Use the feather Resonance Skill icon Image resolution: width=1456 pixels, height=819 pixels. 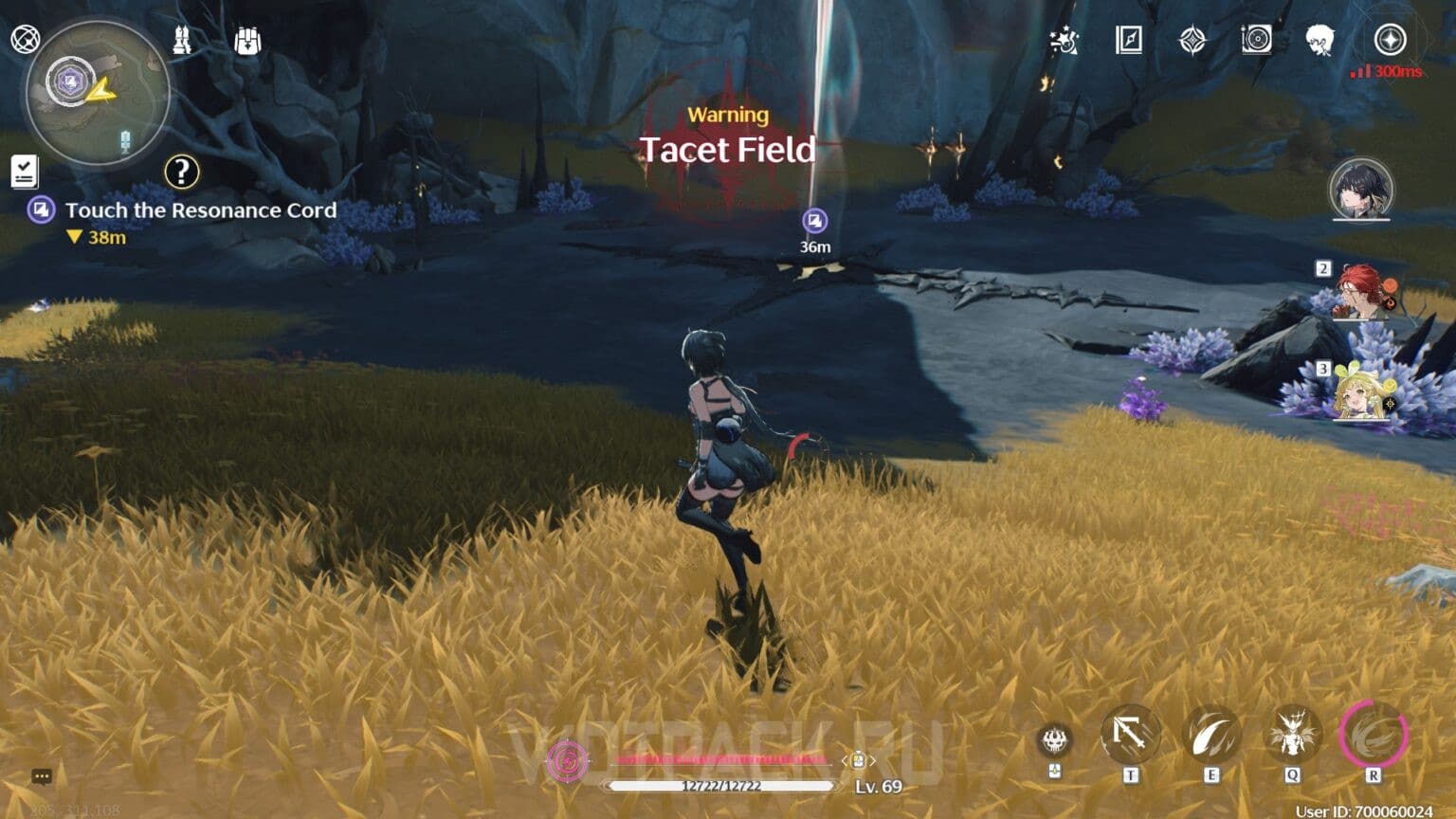[x=1210, y=735]
